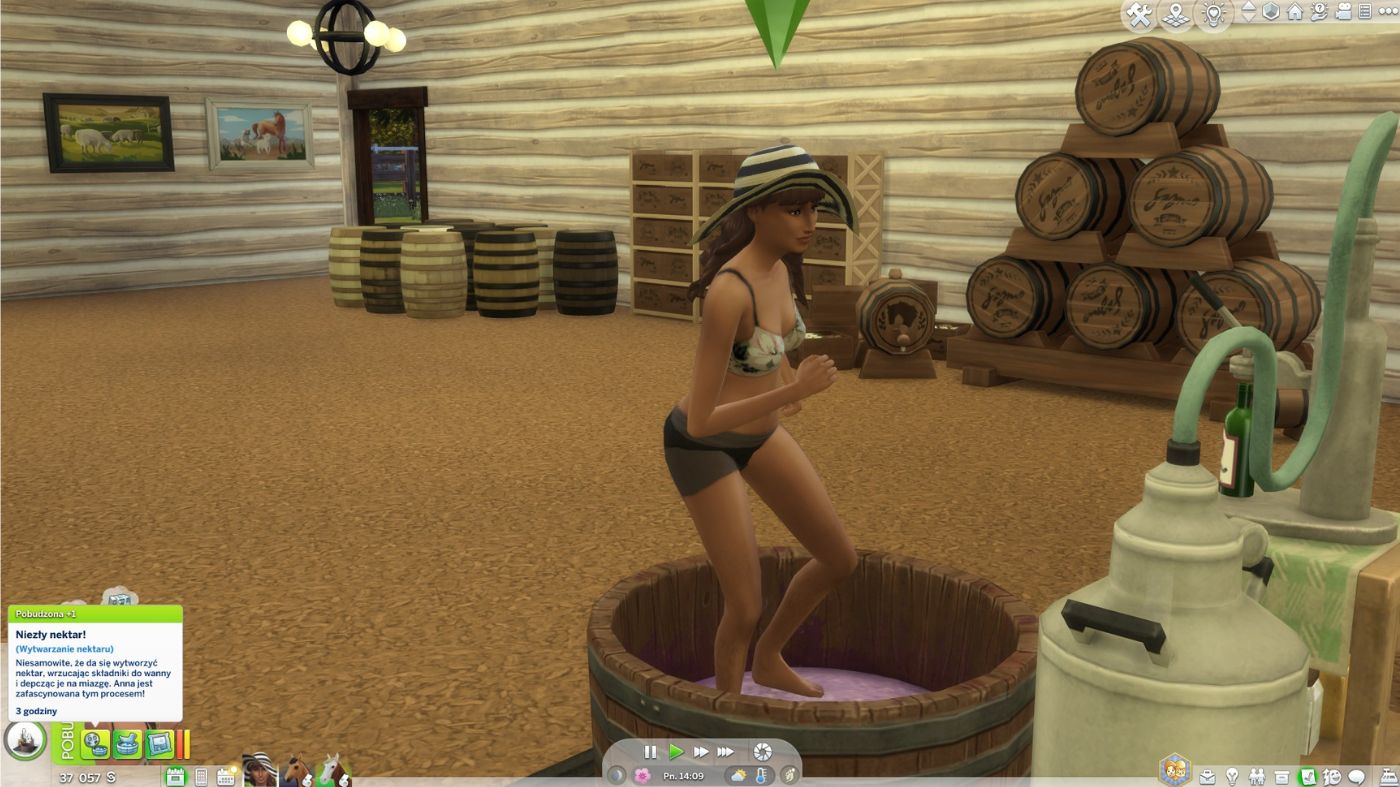Start video capture with the camera icon
This screenshot has width=1400, height=787.
pyautogui.click(x=1344, y=13)
